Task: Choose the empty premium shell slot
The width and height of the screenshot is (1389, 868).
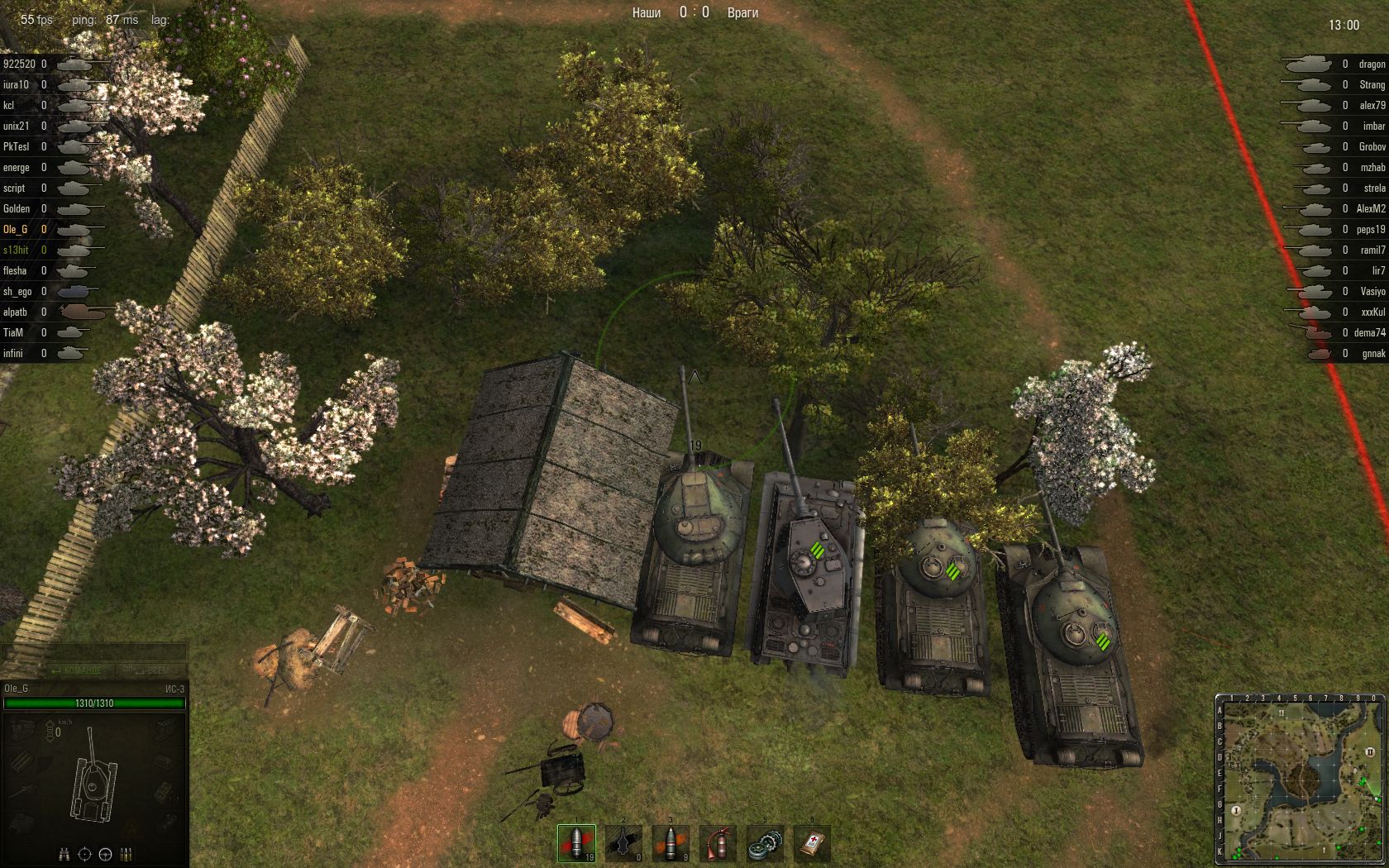Action: tap(623, 843)
